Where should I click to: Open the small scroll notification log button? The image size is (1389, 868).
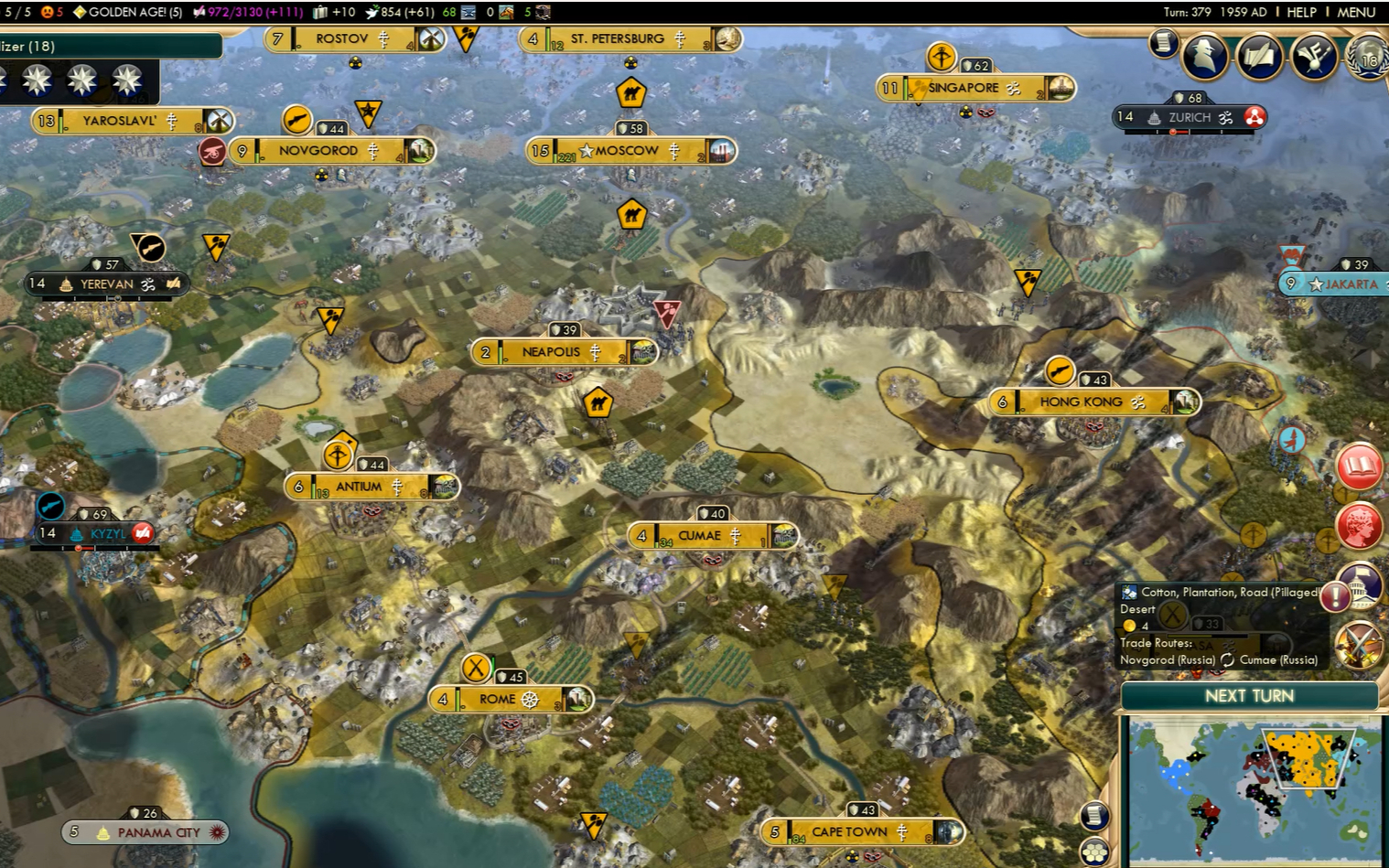coord(1163,43)
